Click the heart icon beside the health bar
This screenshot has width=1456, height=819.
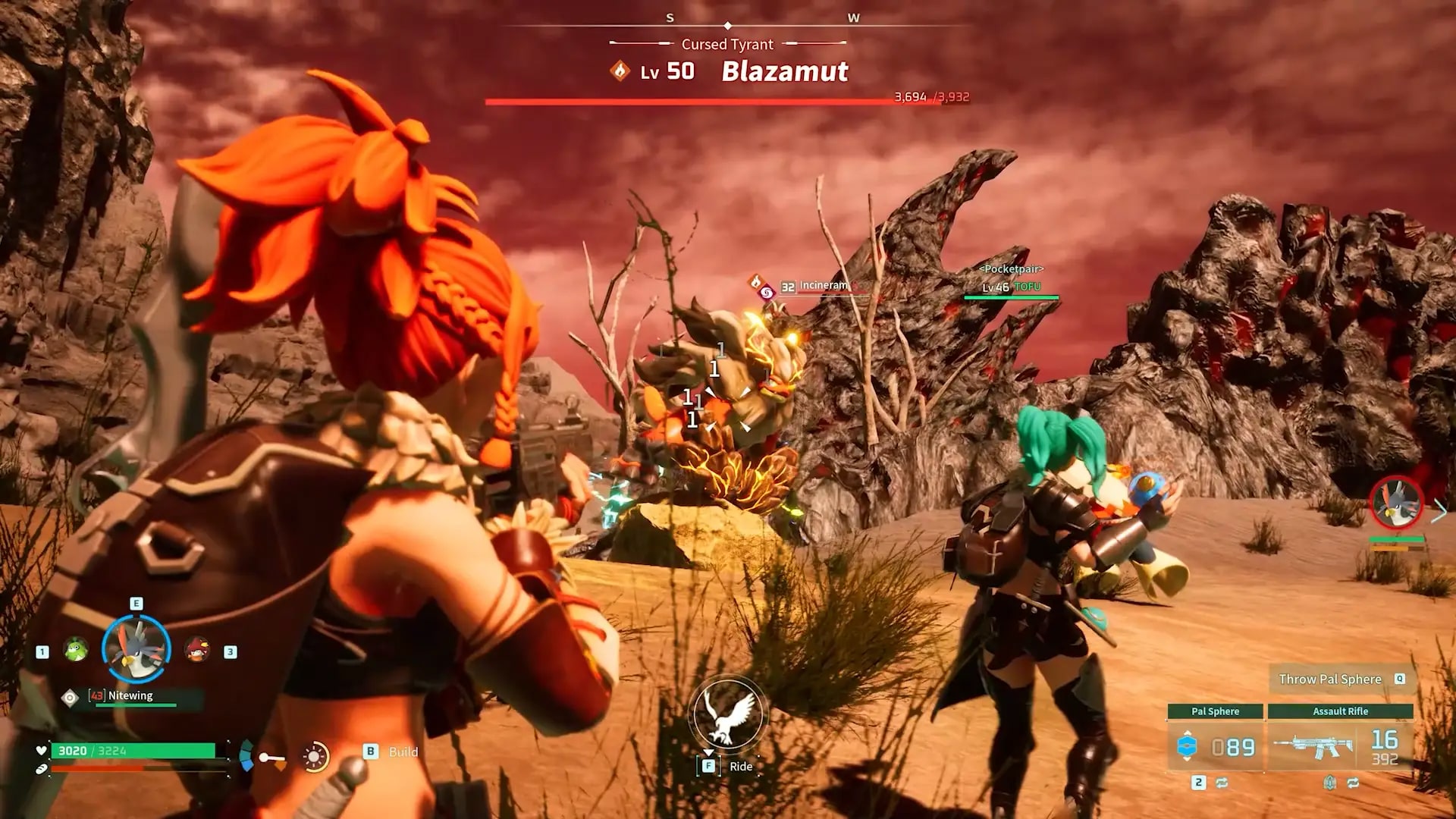(x=40, y=752)
